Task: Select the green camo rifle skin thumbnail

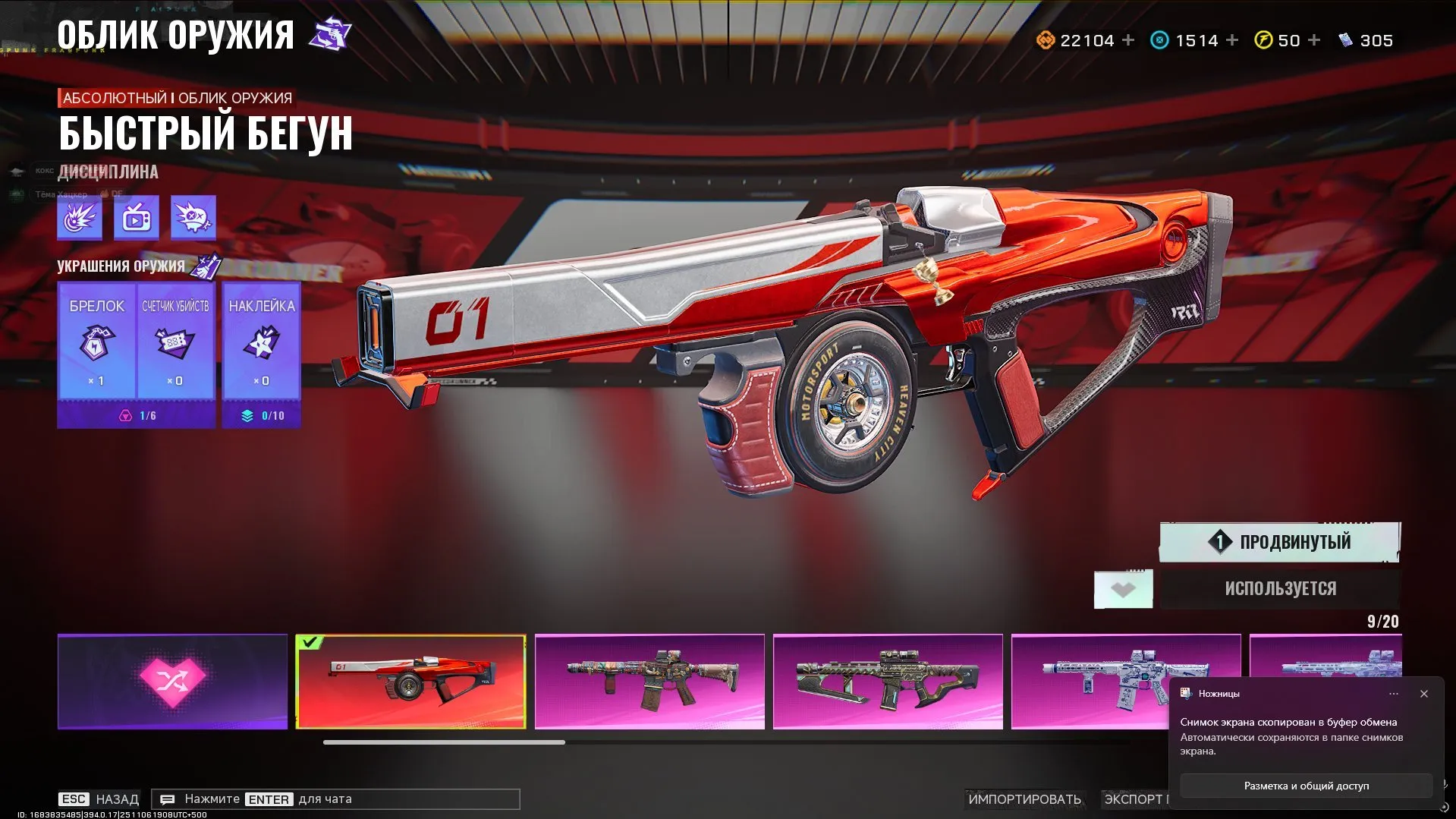Action: pyautogui.click(x=888, y=682)
